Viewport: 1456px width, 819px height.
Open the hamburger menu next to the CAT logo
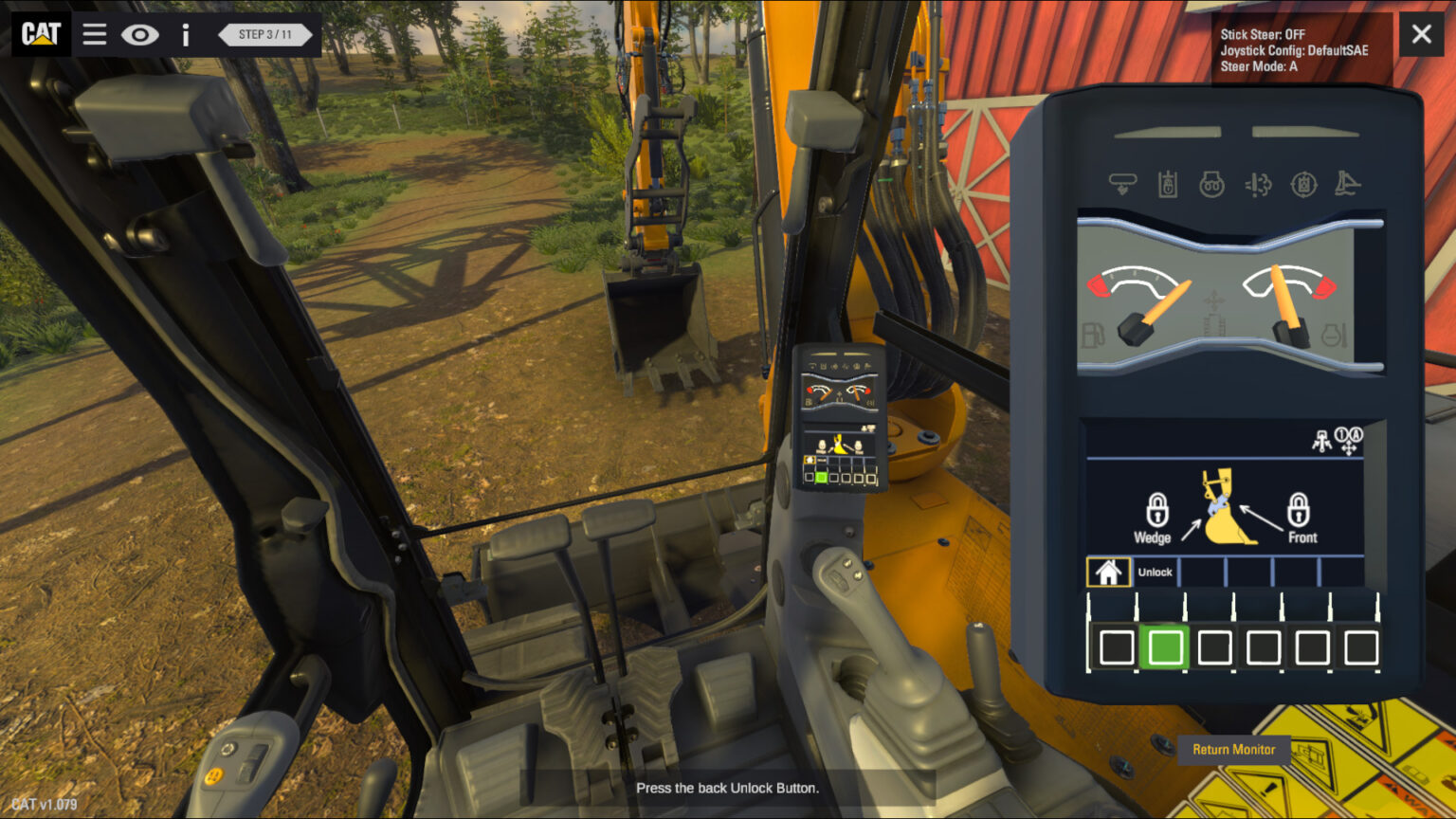94,34
